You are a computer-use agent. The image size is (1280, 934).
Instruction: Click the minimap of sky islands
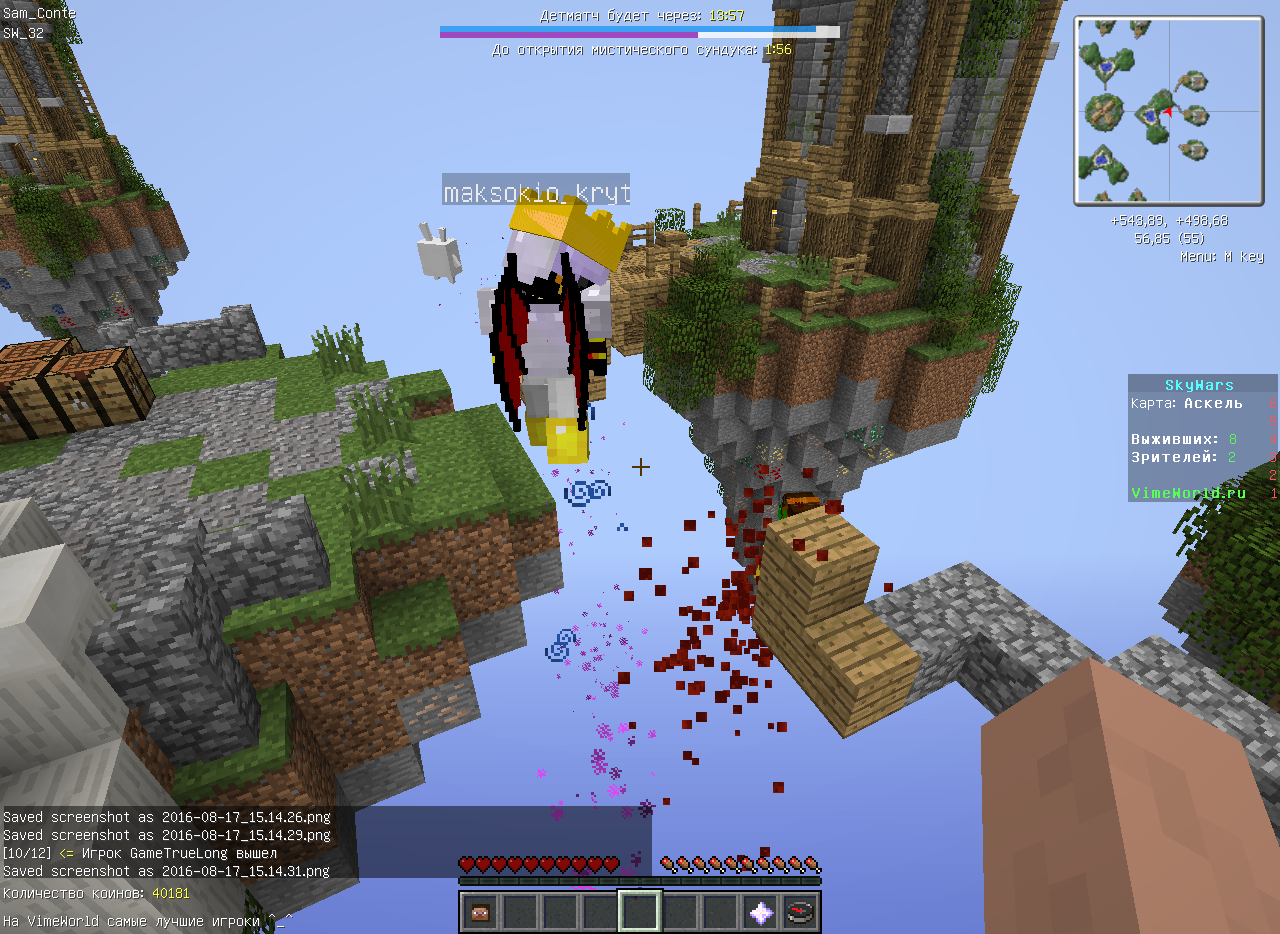[x=1169, y=110]
